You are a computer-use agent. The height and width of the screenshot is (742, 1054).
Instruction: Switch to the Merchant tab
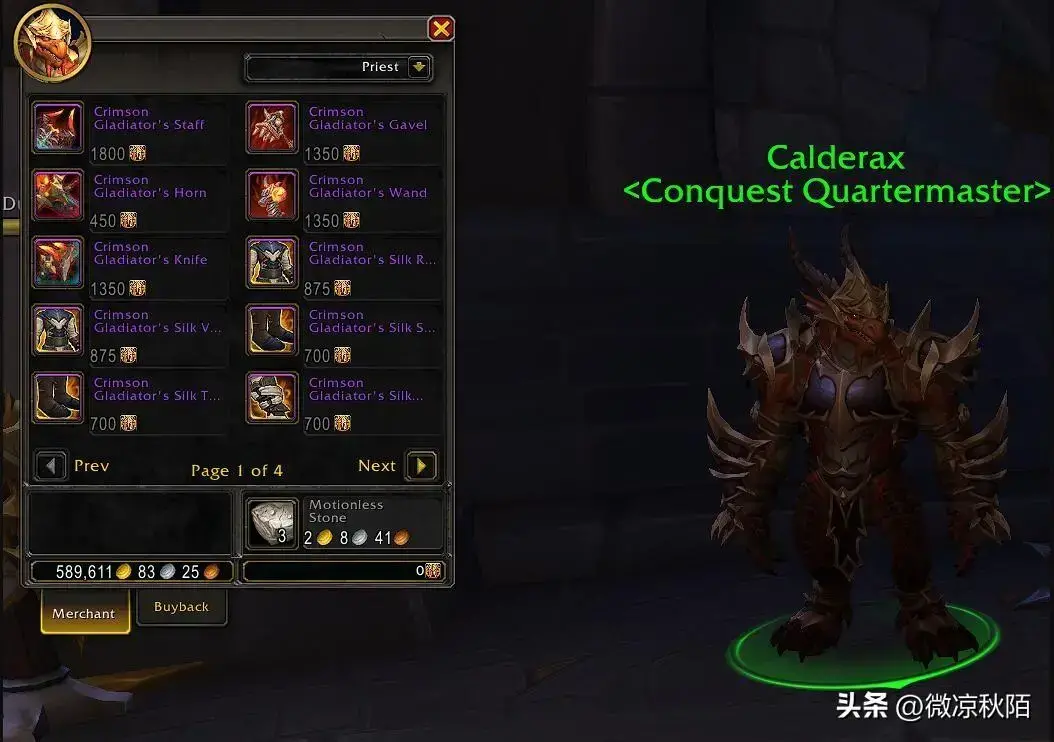[84, 613]
